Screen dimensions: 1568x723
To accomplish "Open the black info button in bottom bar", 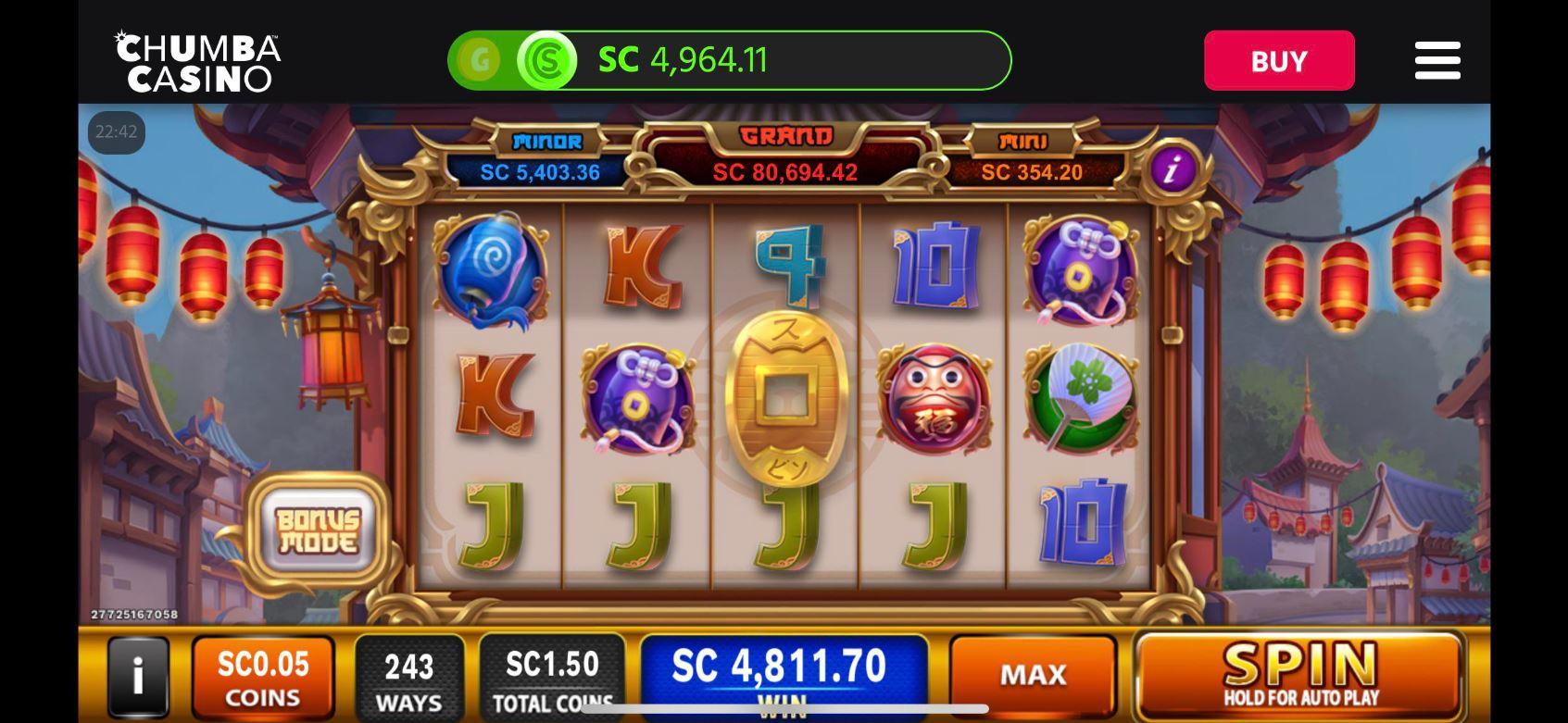I will pyautogui.click(x=138, y=677).
